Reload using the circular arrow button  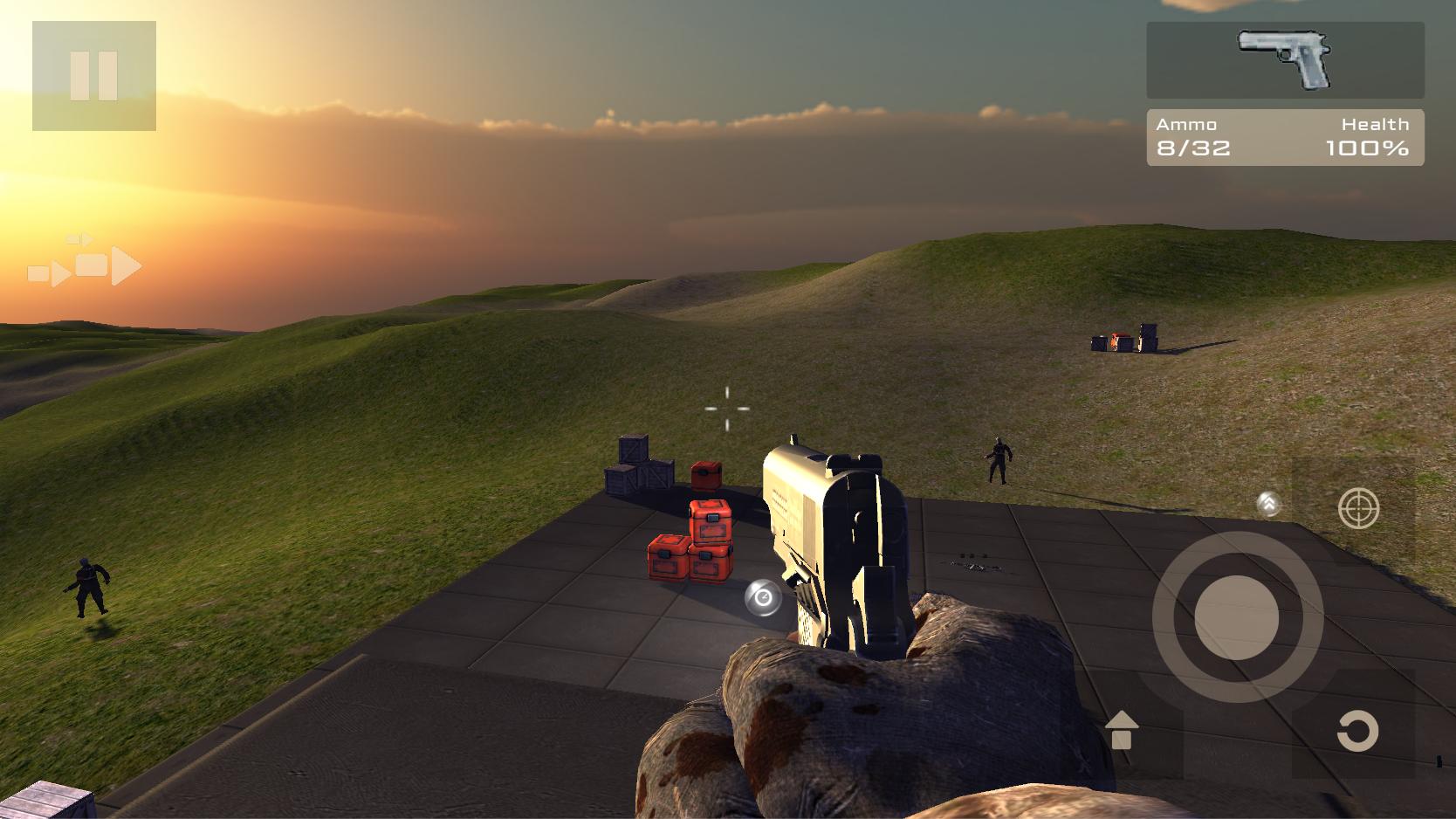click(1357, 732)
